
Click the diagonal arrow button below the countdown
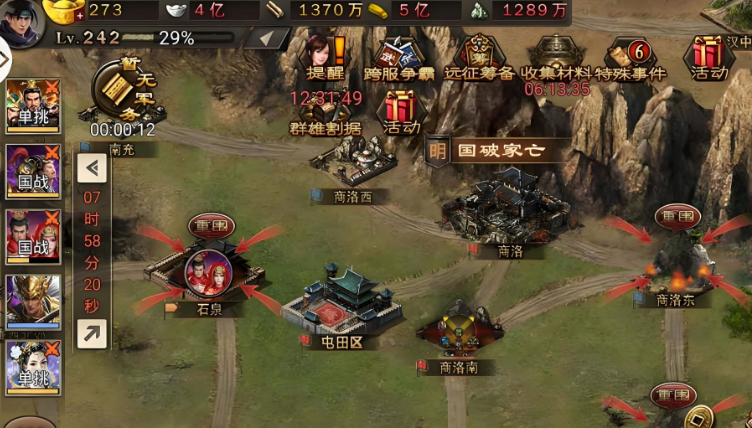(92, 333)
